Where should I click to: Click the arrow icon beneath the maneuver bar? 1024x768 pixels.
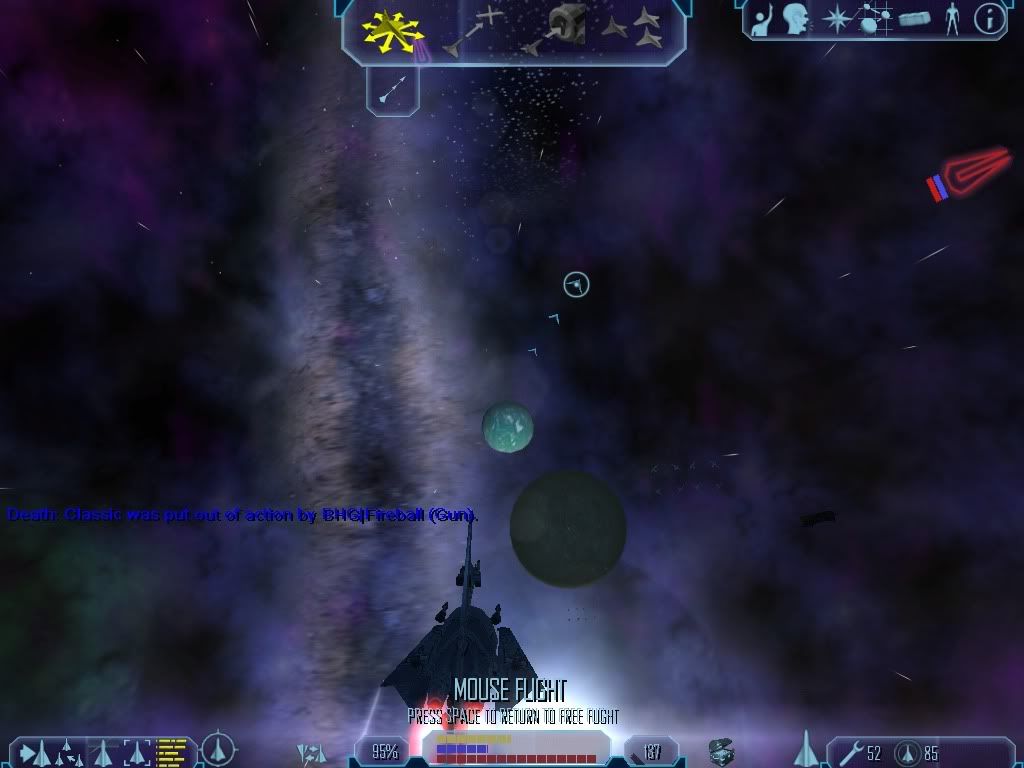tap(392, 92)
